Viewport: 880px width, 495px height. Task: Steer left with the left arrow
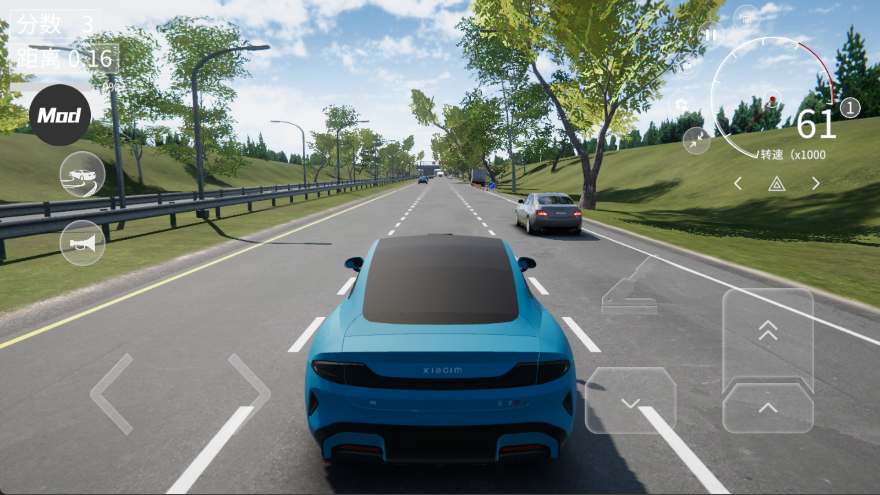point(111,393)
